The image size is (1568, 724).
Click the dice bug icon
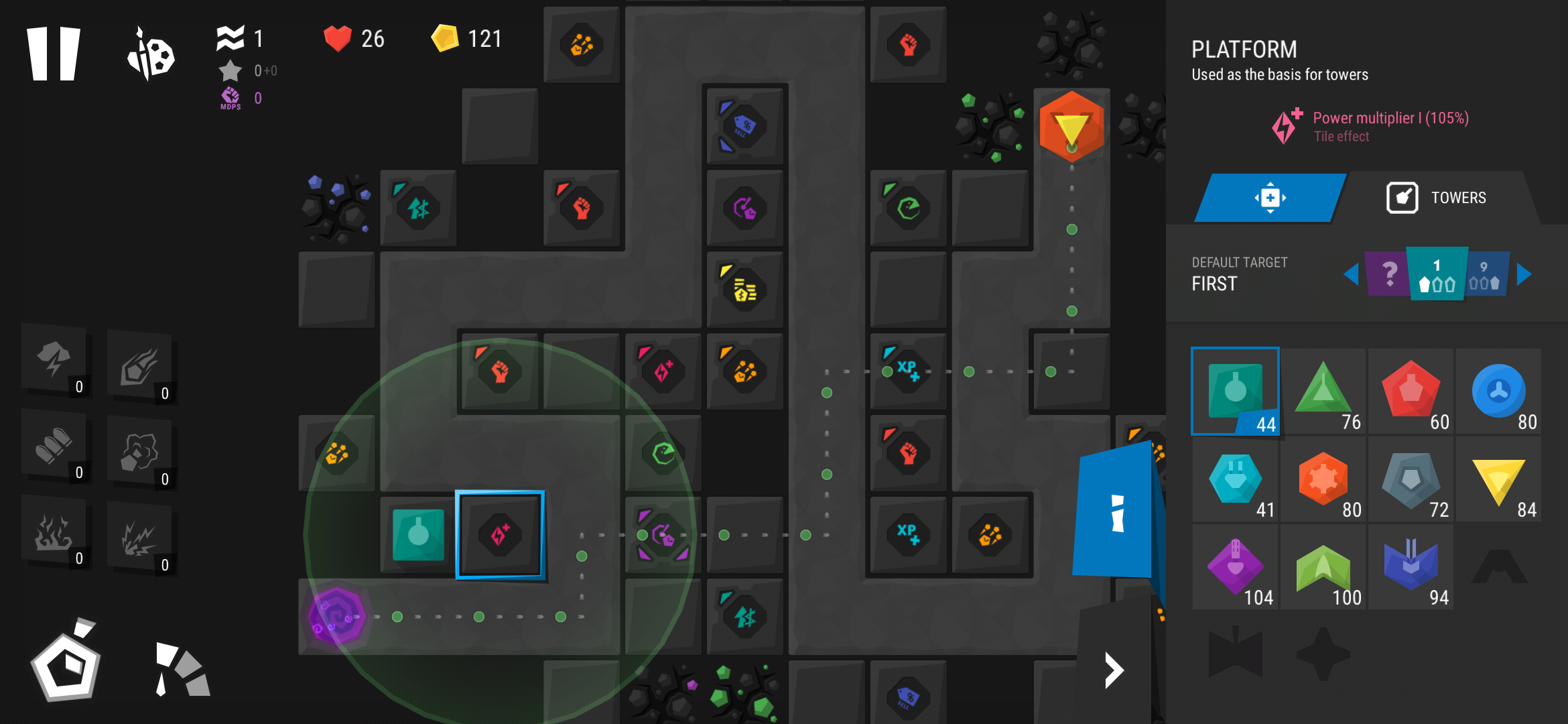click(151, 55)
